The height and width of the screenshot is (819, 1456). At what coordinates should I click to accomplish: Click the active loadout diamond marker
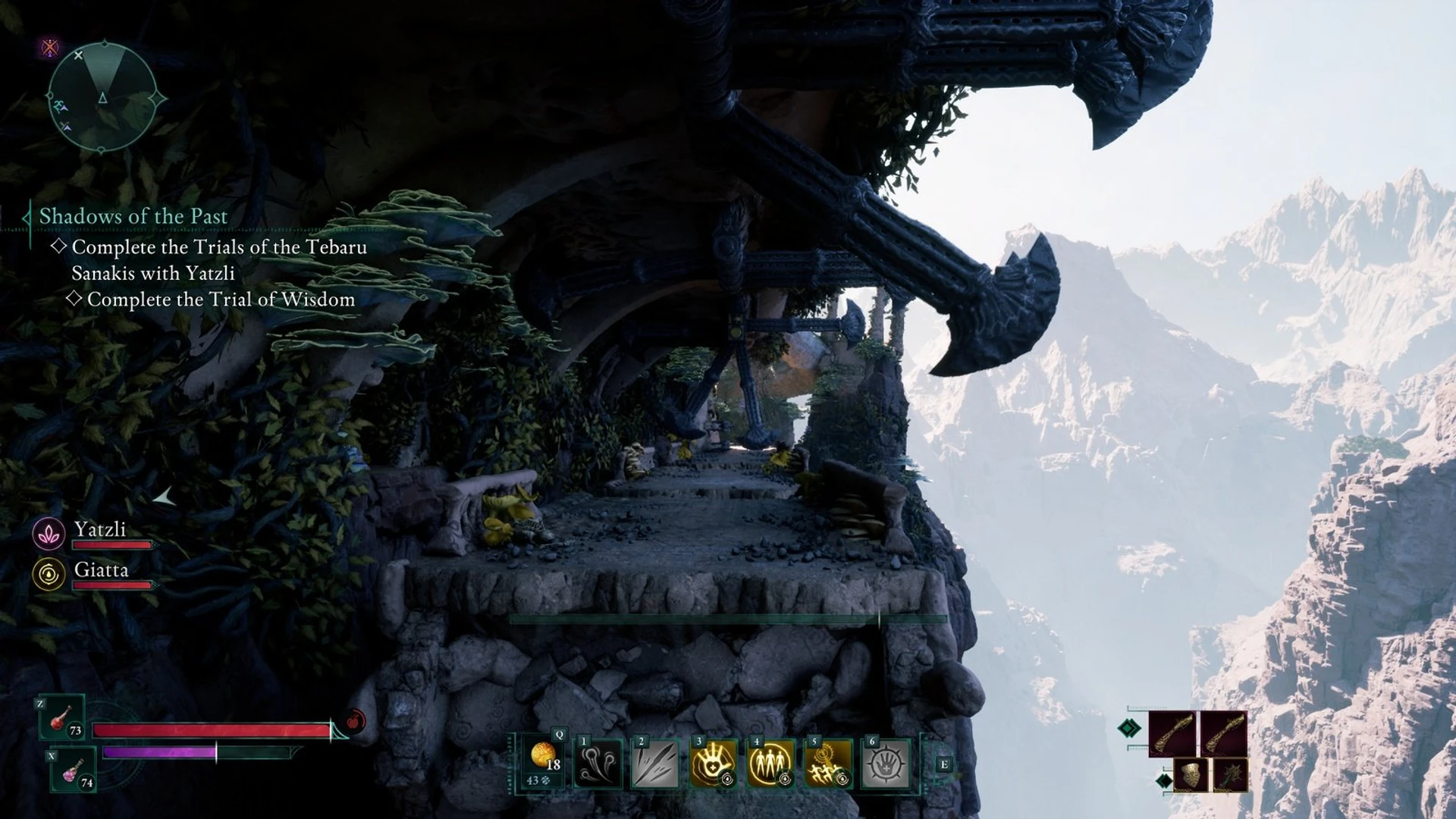pyautogui.click(x=1129, y=729)
